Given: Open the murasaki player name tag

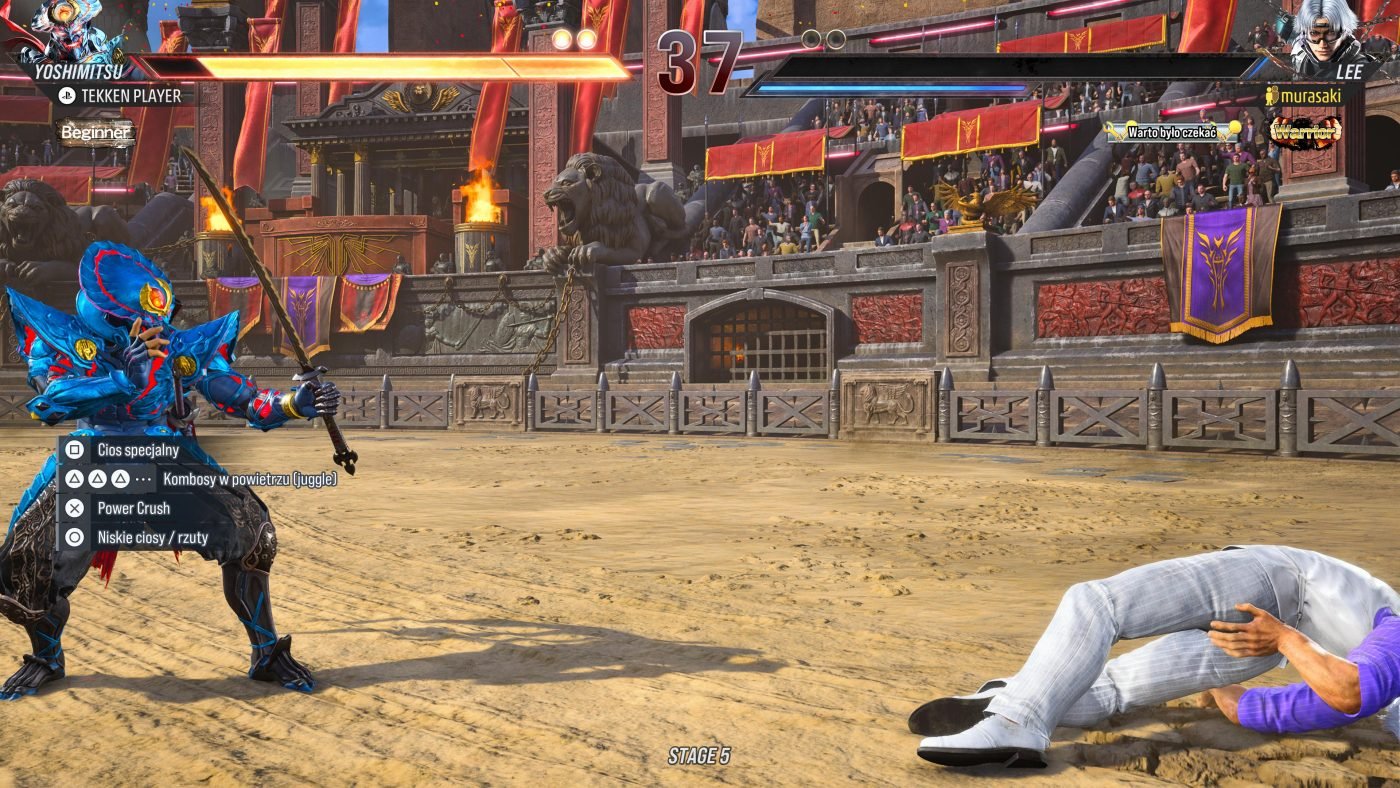Looking at the screenshot, I should [x=1308, y=96].
